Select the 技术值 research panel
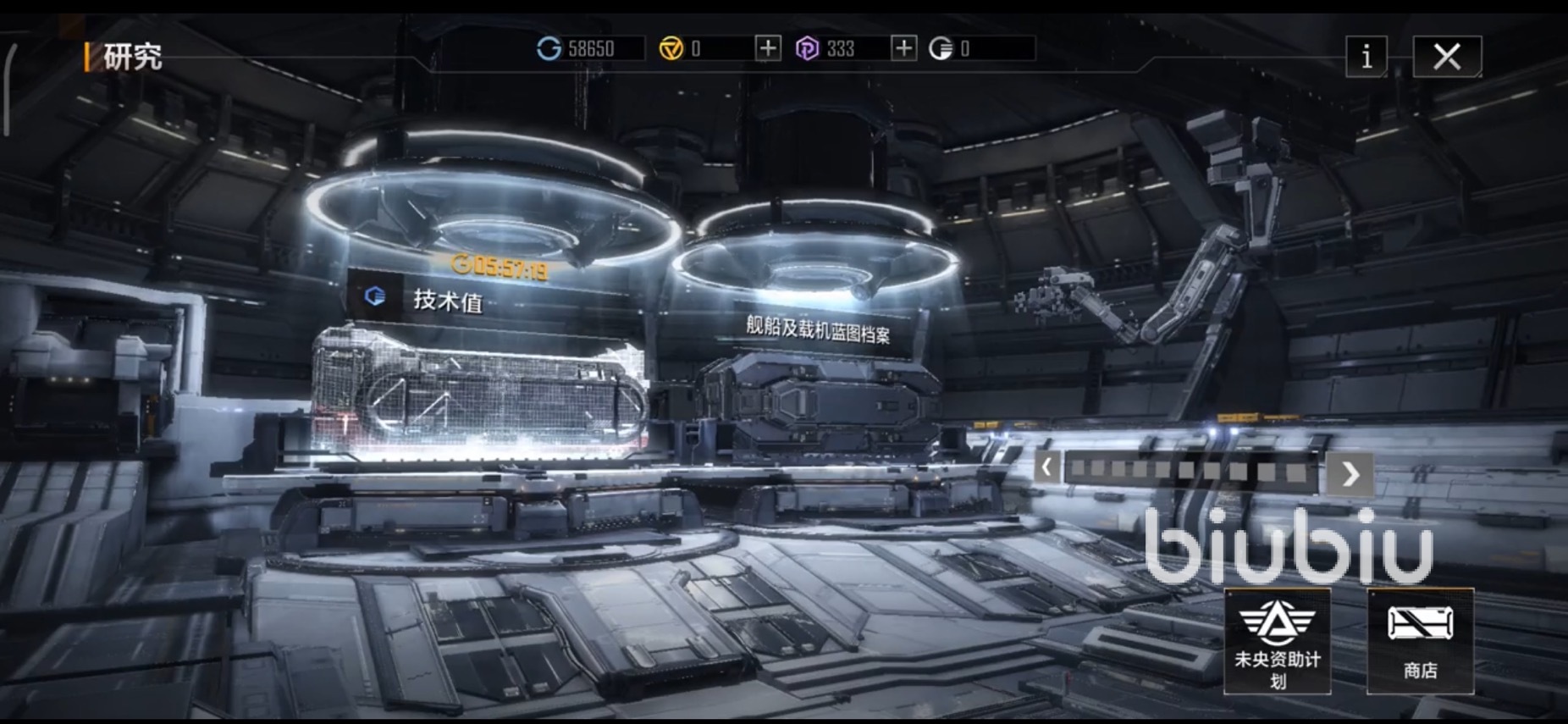Screen dimensions: 1568x724 pyautogui.click(x=447, y=299)
